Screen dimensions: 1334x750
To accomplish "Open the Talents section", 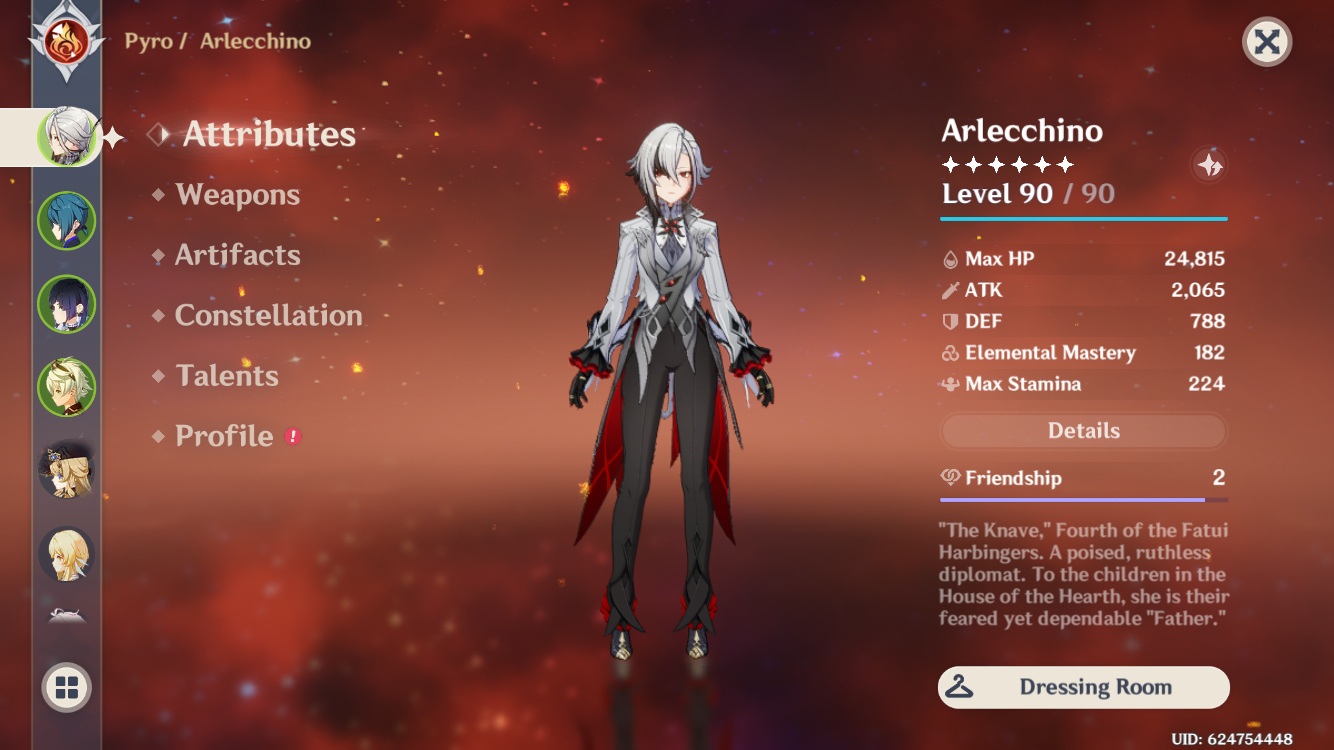I will pyautogui.click(x=227, y=375).
